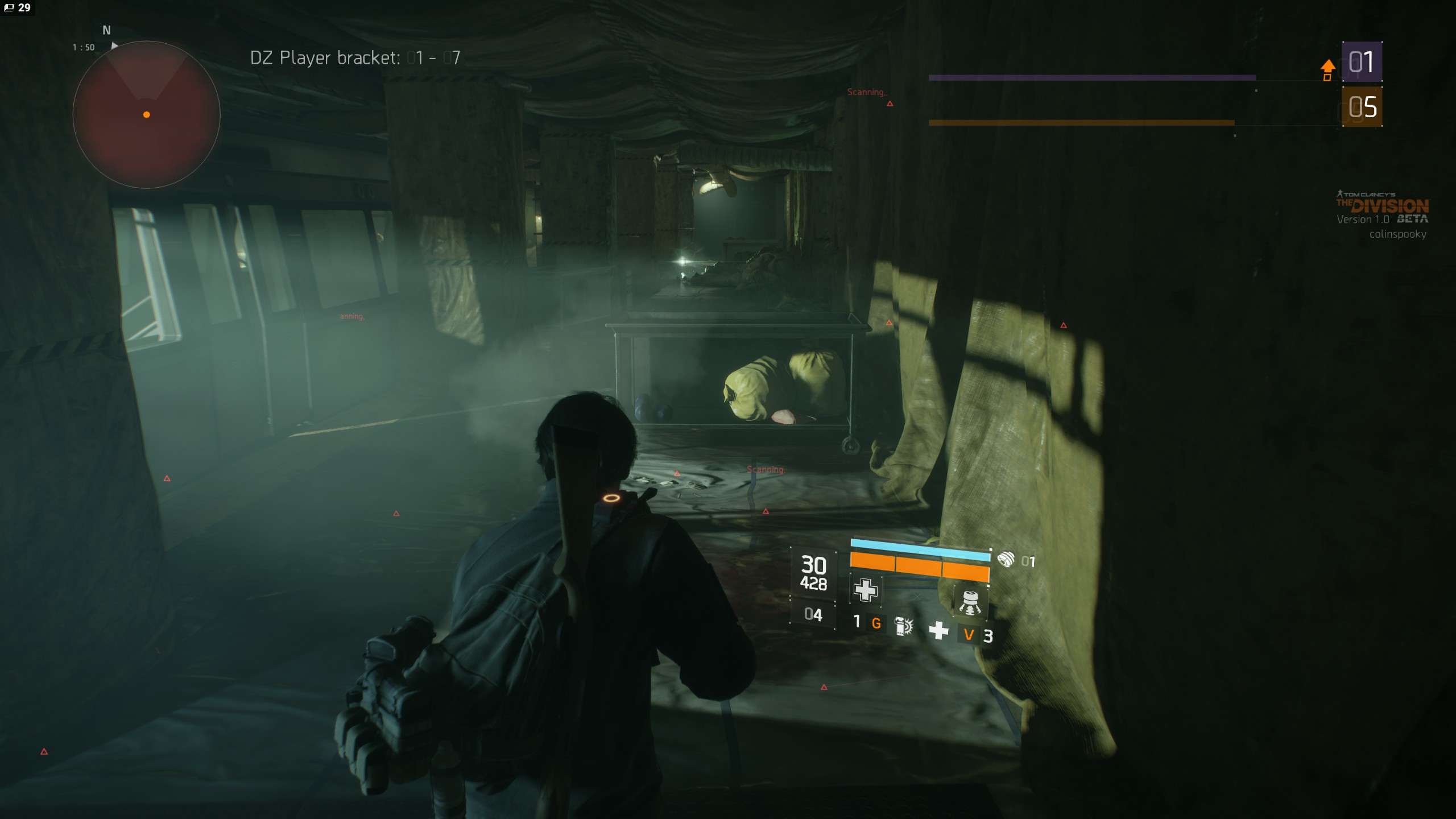Select the purple Dark Zone rank 01 badge

click(1362, 62)
